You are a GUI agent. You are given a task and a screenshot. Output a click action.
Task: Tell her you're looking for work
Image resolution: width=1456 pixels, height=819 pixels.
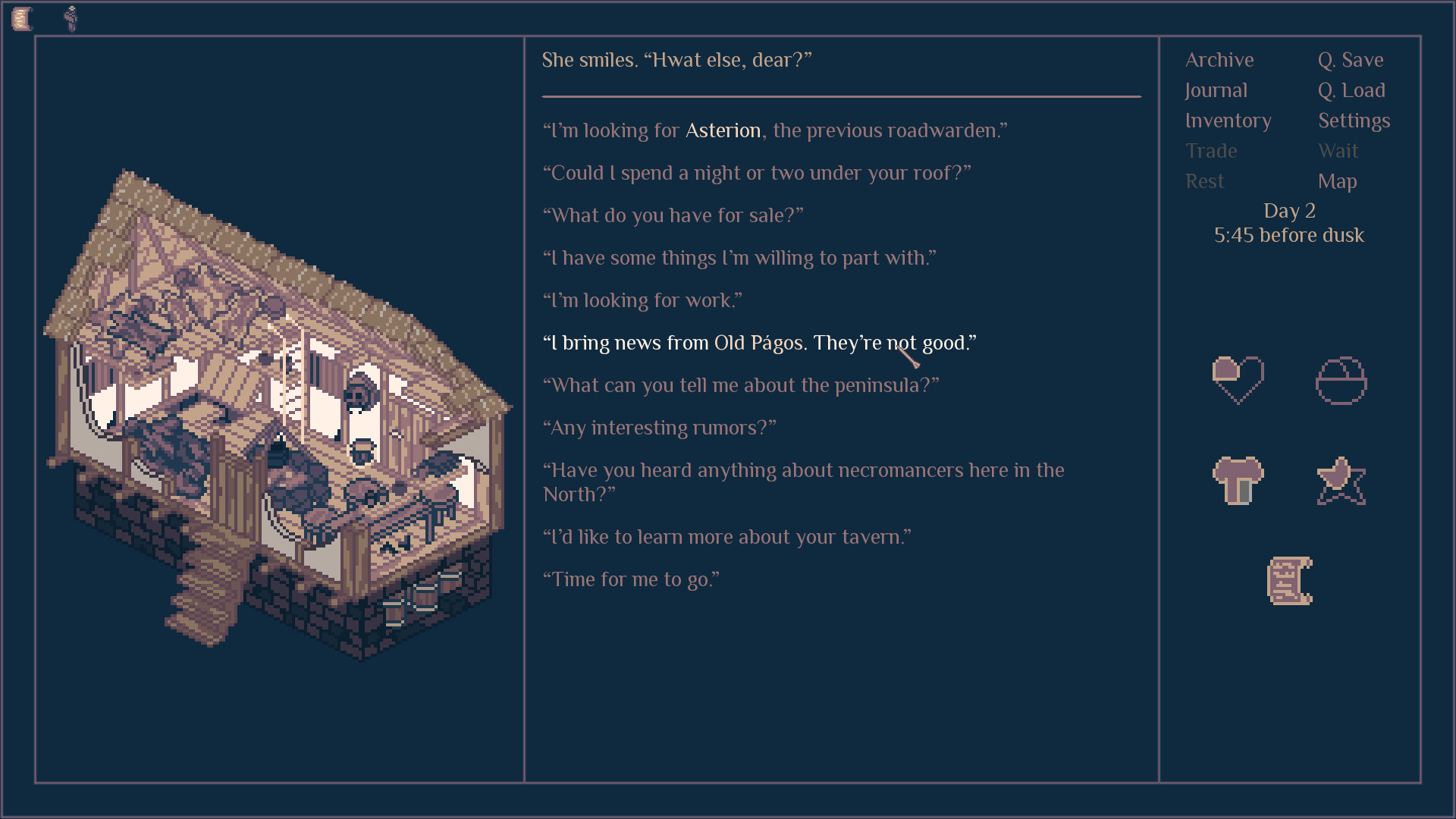tap(643, 300)
